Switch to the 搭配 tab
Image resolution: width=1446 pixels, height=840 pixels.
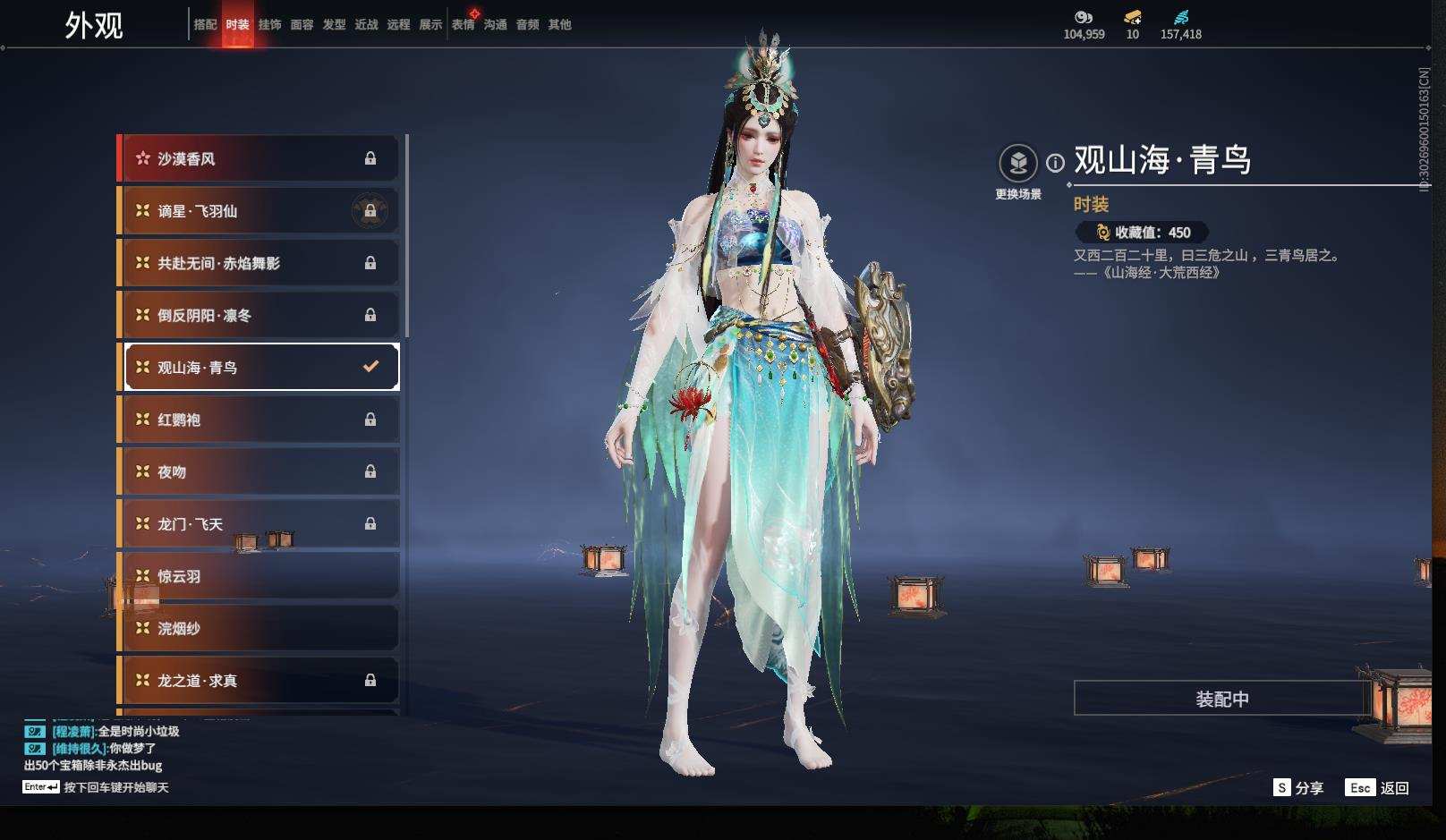click(x=205, y=25)
